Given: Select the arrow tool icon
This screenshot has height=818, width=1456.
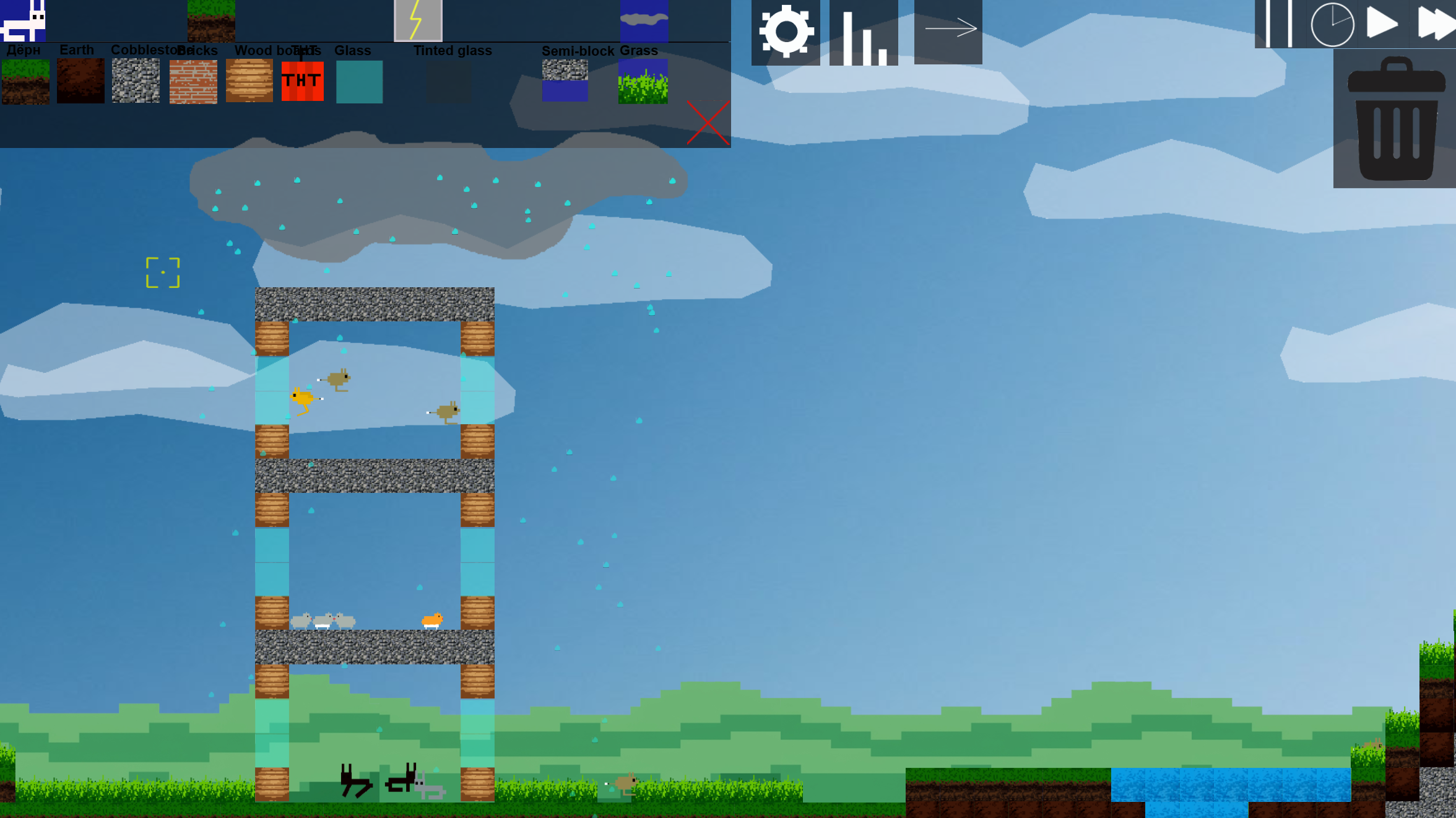Looking at the screenshot, I should coord(947,28).
